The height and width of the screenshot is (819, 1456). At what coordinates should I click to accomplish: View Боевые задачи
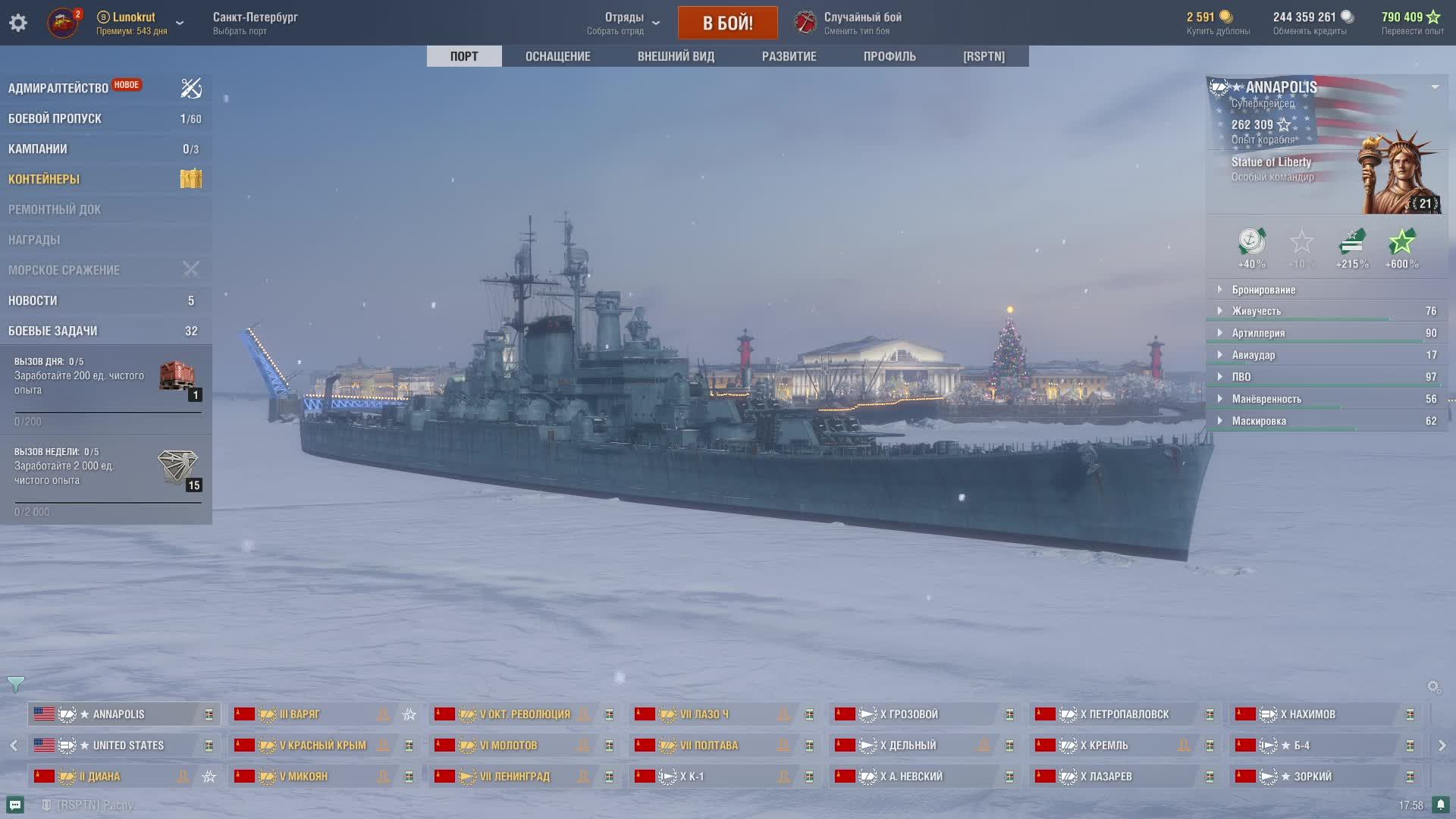(53, 331)
